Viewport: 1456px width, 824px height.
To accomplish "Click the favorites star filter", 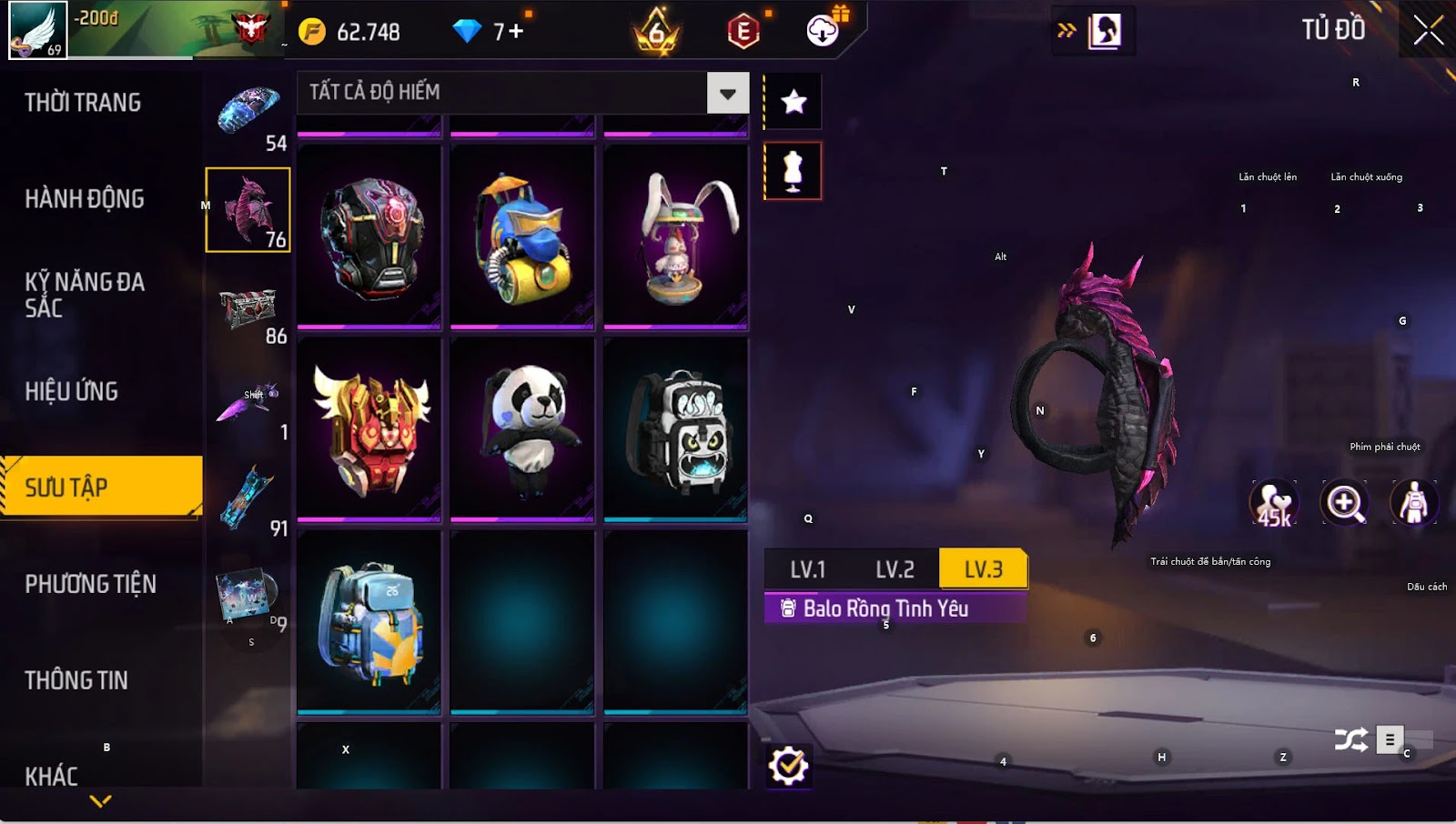I will 794,102.
